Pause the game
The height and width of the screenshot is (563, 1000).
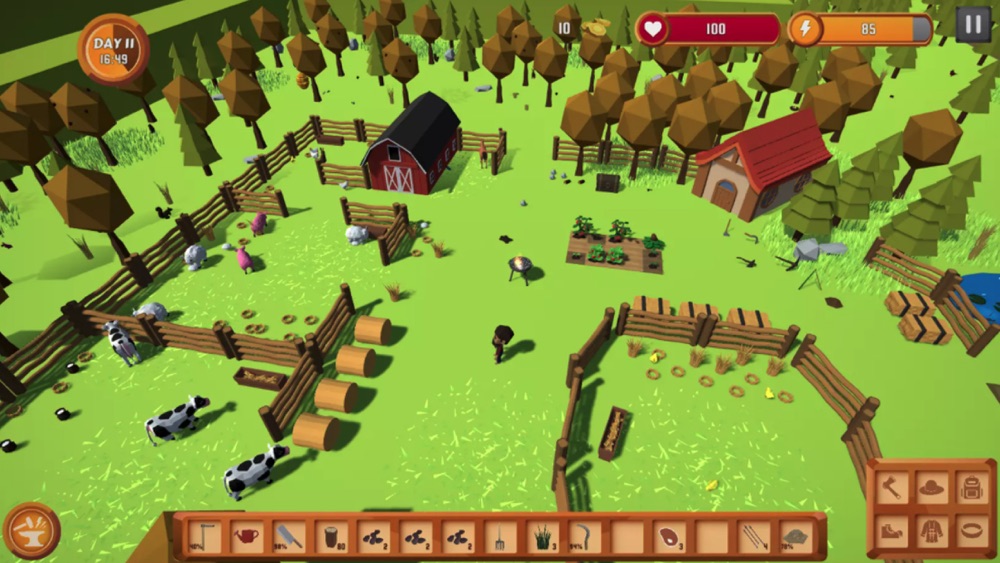point(972,25)
